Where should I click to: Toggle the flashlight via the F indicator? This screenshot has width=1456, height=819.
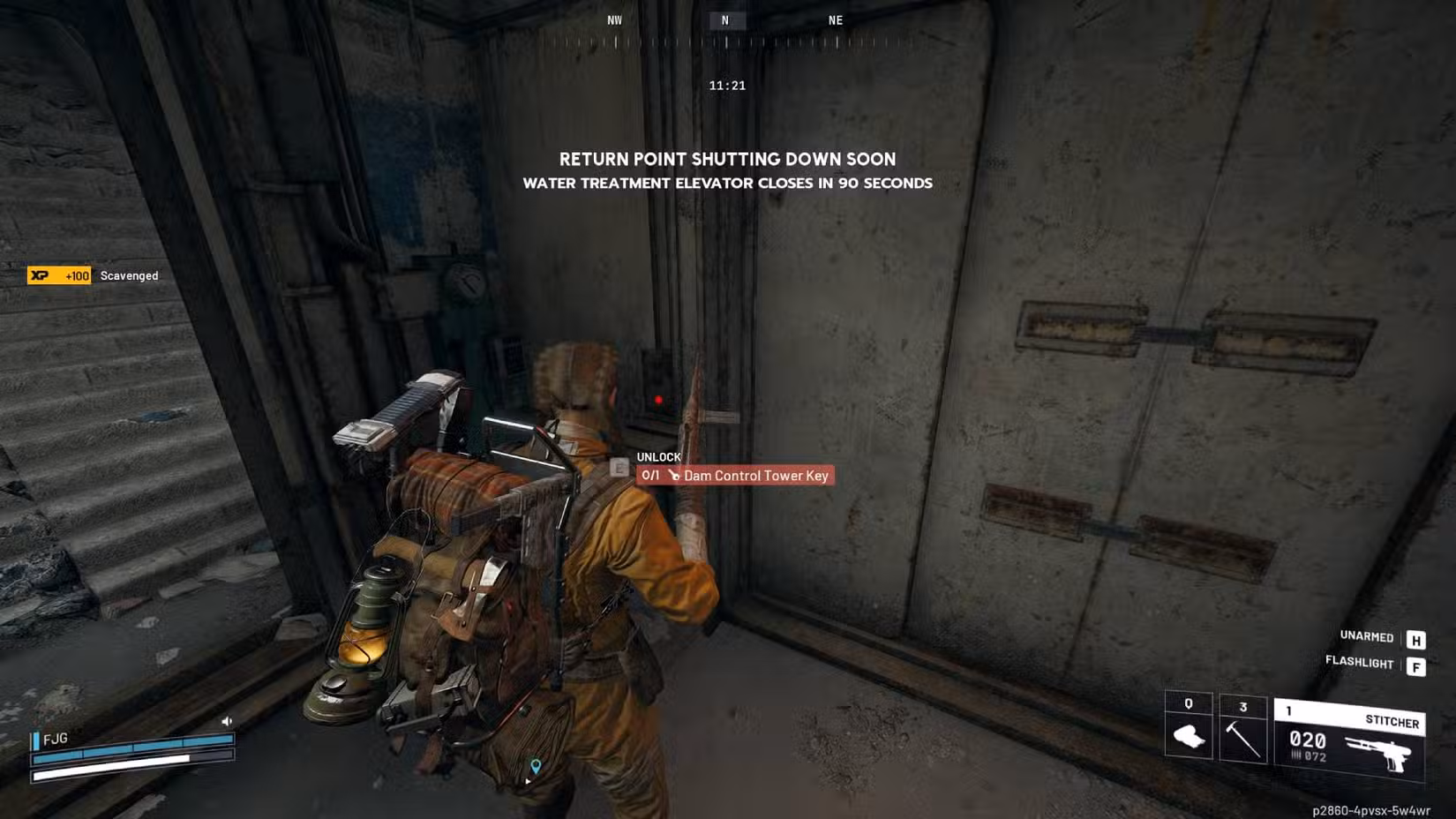click(1415, 665)
